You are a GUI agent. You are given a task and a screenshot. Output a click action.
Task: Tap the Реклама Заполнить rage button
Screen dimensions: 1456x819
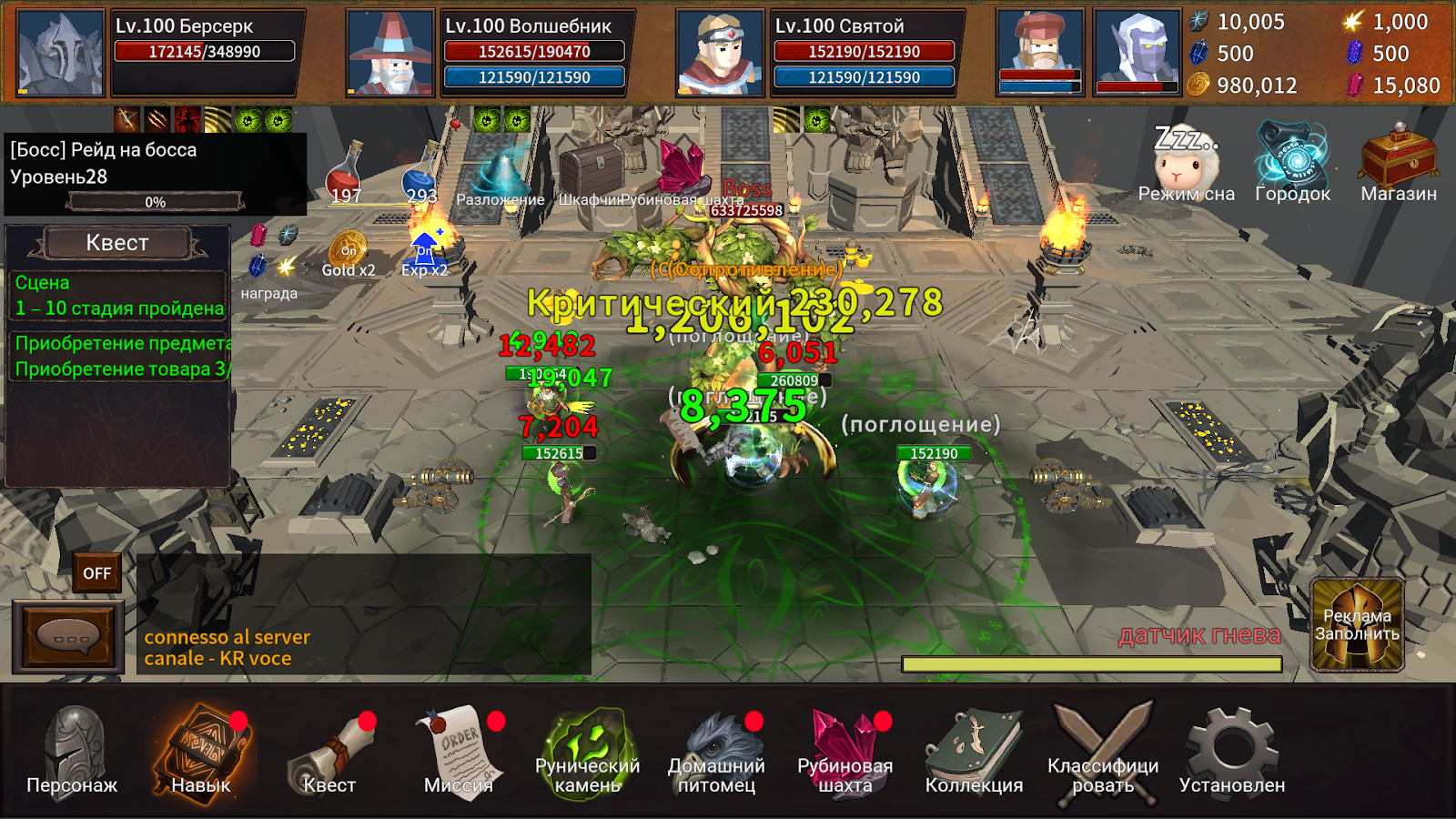pyautogui.click(x=1357, y=625)
